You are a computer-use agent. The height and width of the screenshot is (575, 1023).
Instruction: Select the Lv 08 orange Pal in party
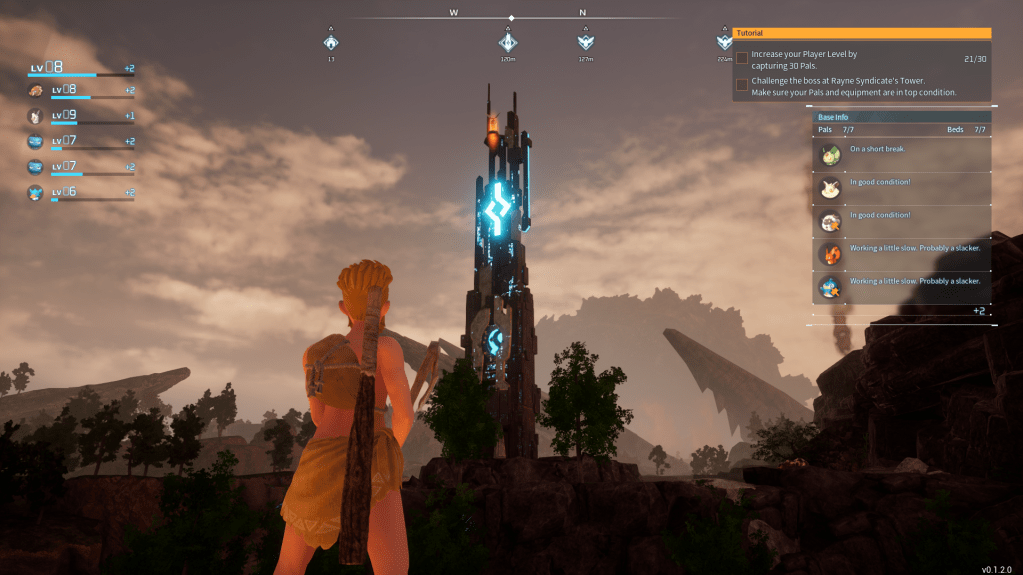coord(36,91)
